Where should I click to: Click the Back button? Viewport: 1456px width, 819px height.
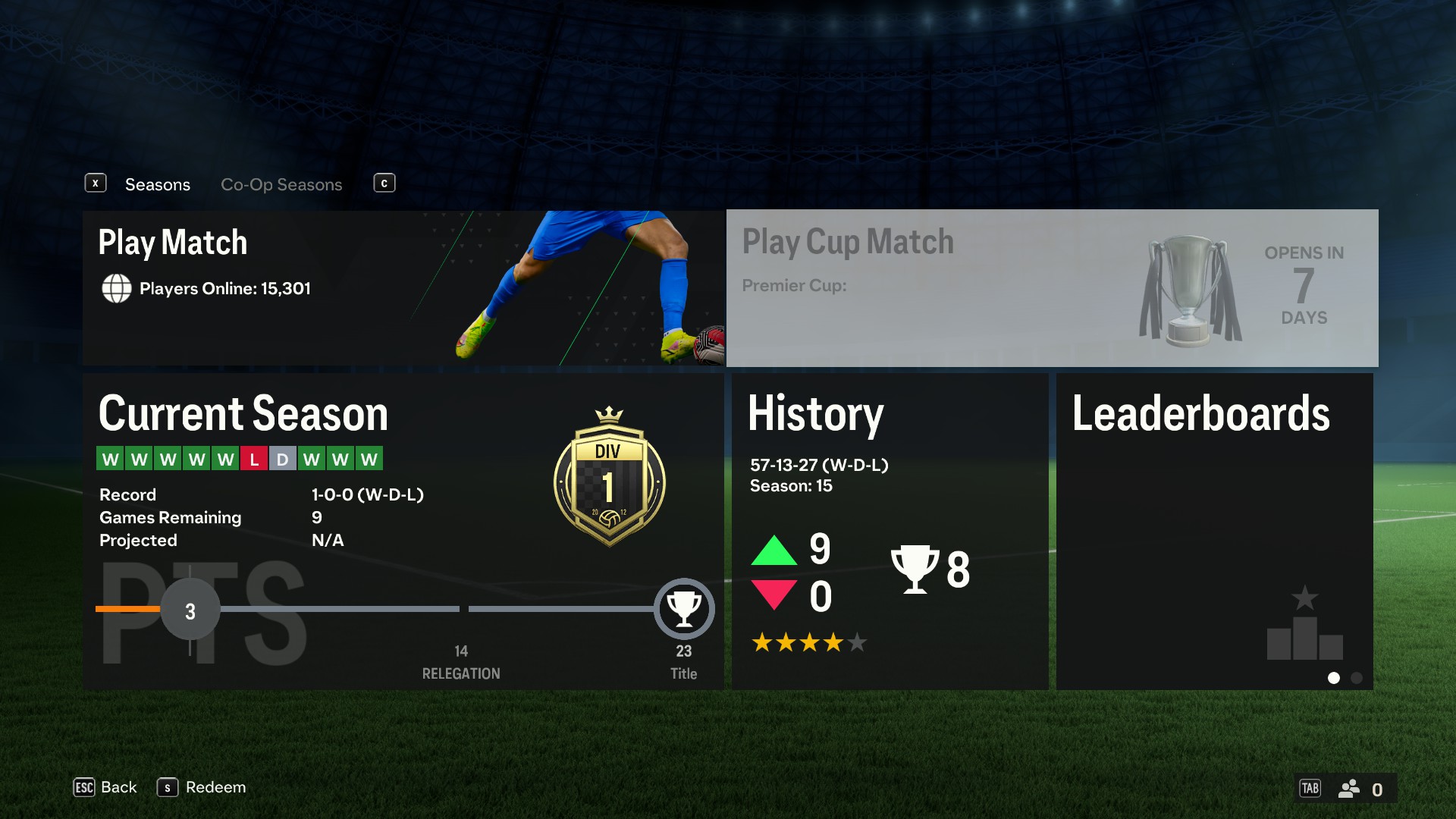tap(105, 787)
